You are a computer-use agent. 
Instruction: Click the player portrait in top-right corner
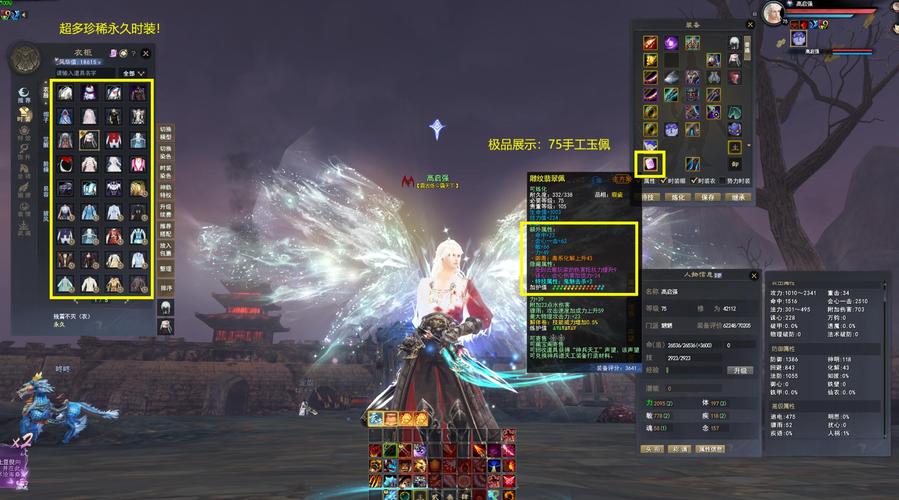tap(774, 14)
